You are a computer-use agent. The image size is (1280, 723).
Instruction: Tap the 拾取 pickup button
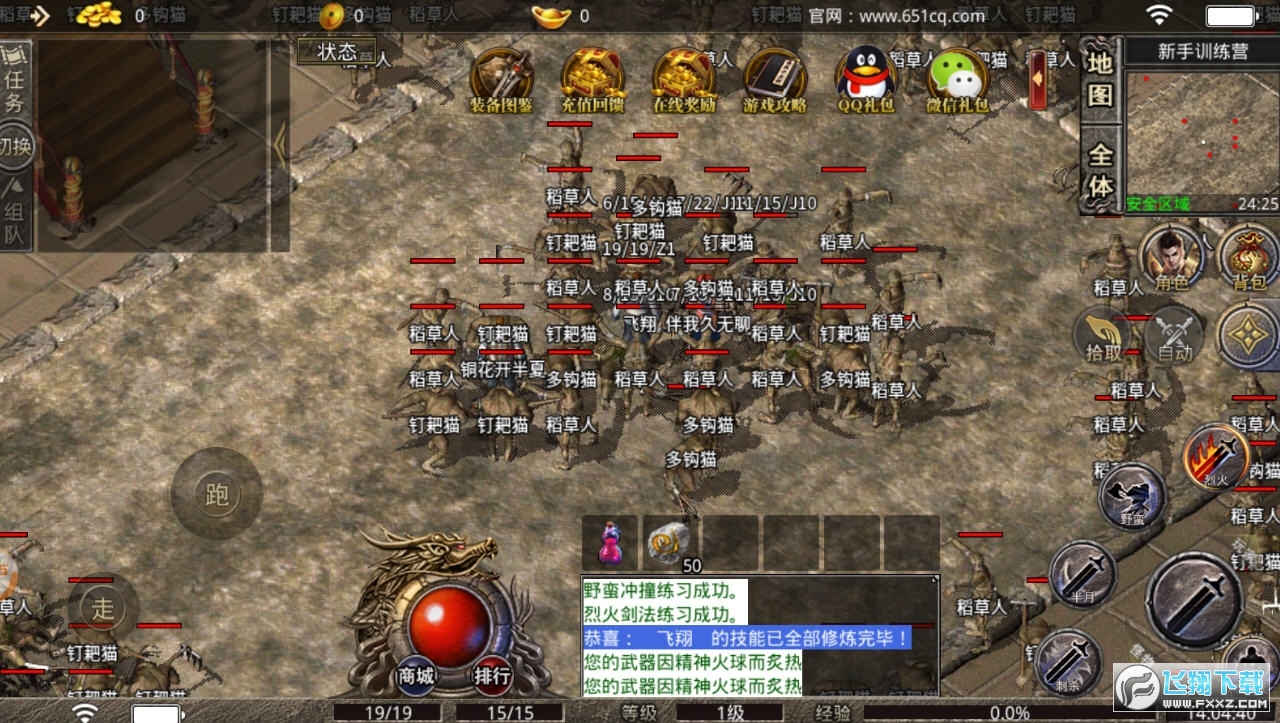coord(1104,335)
